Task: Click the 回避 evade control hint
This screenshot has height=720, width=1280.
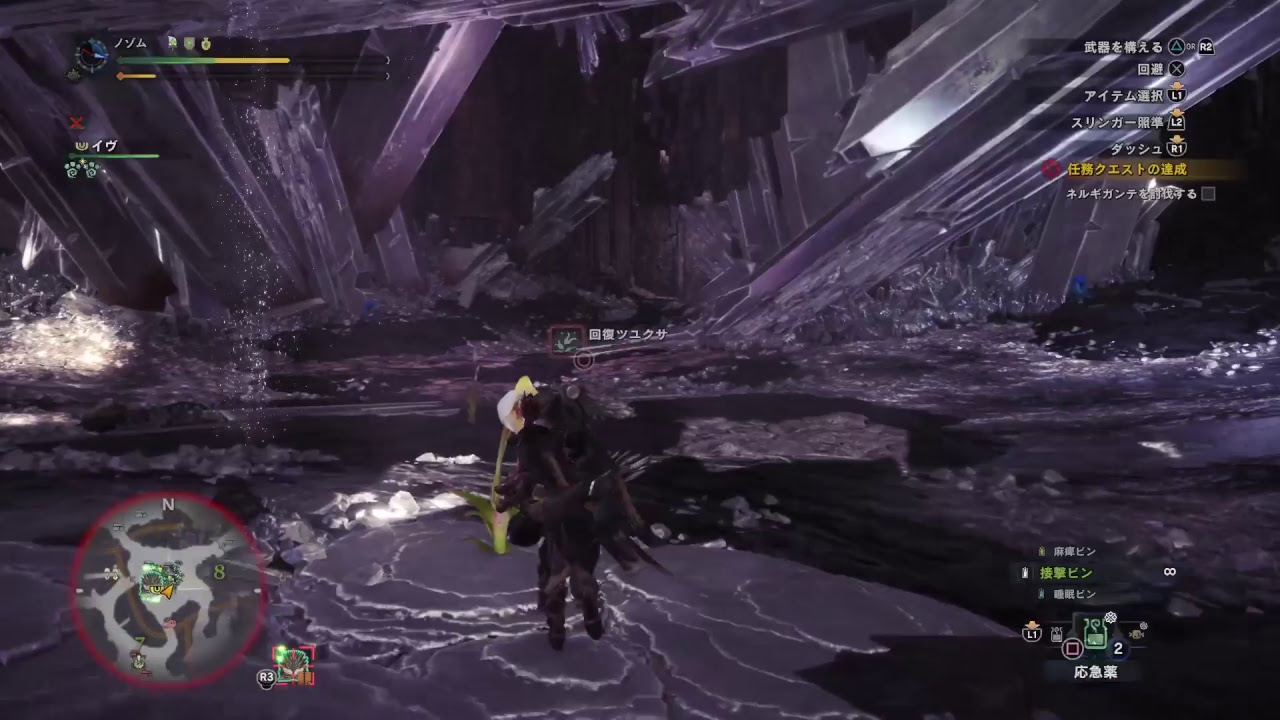Action: pos(1155,70)
